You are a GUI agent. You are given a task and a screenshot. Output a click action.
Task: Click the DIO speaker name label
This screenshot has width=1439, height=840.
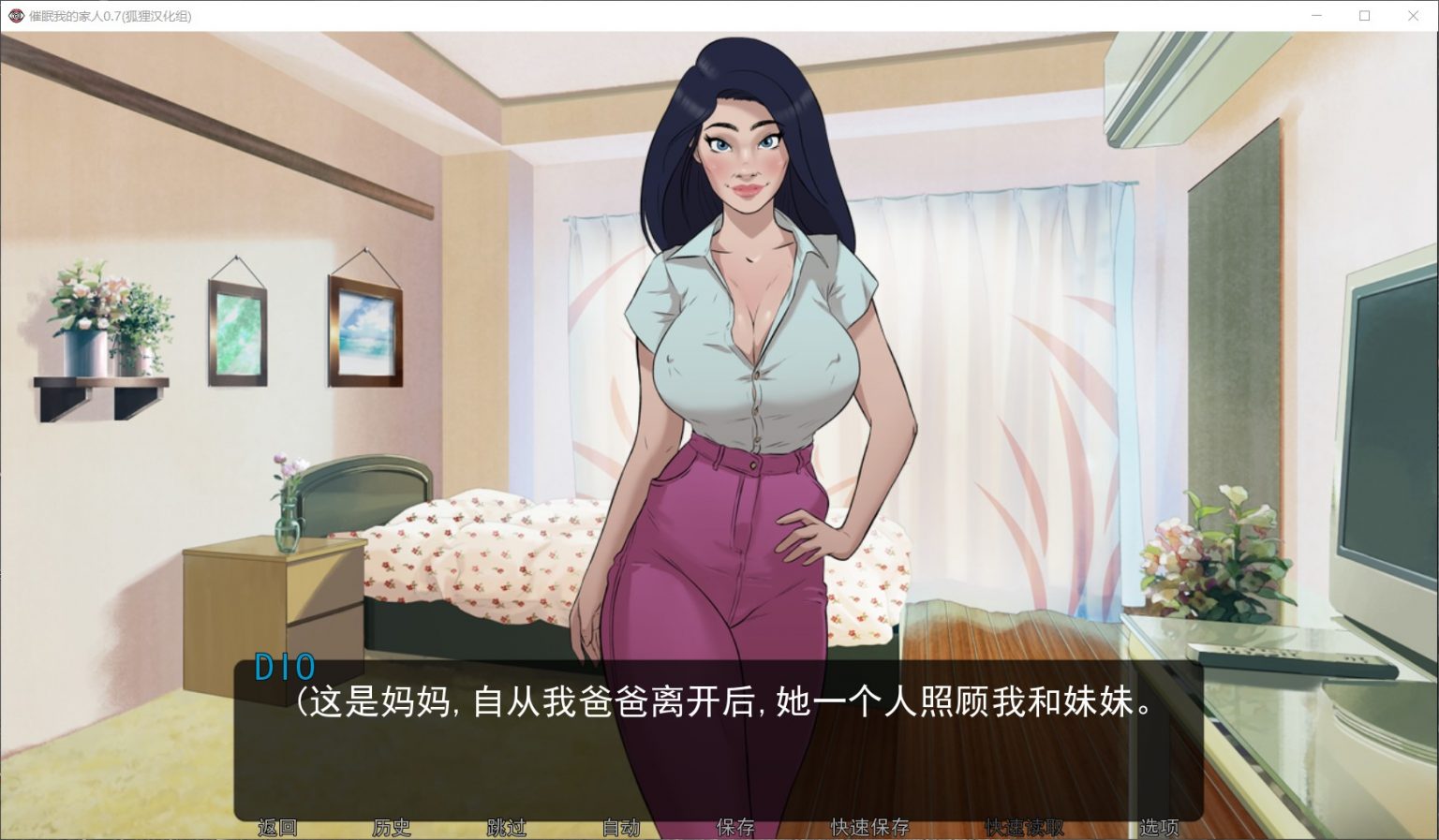286,667
